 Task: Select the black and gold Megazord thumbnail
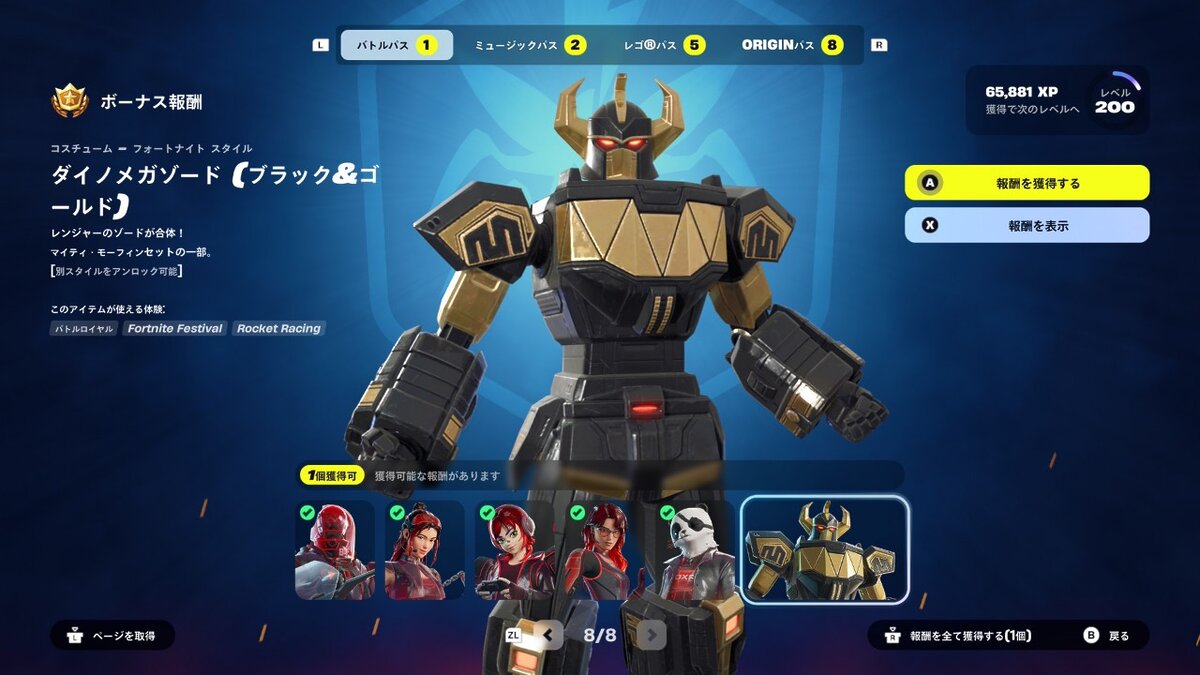825,550
